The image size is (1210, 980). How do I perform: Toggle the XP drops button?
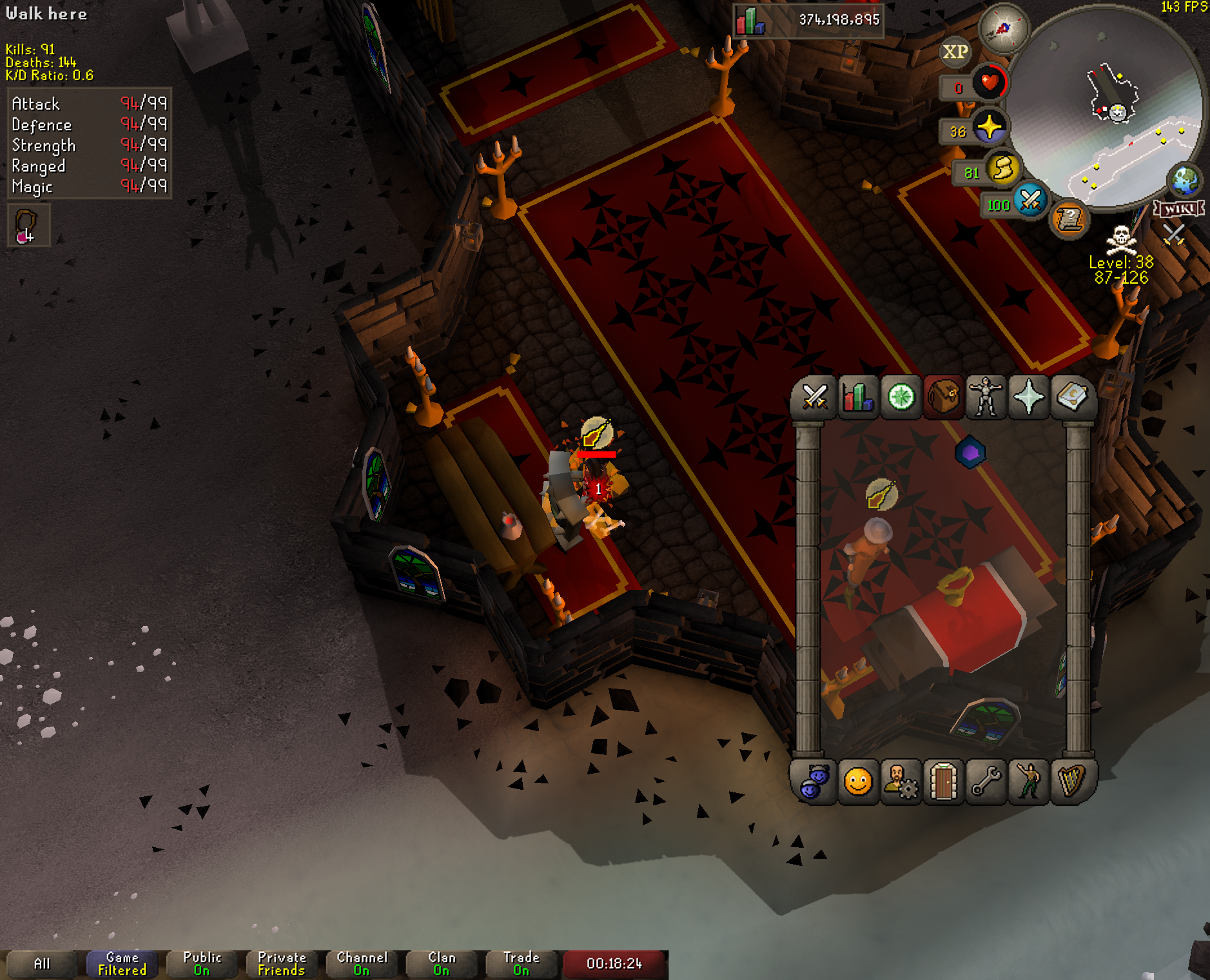pos(955,52)
